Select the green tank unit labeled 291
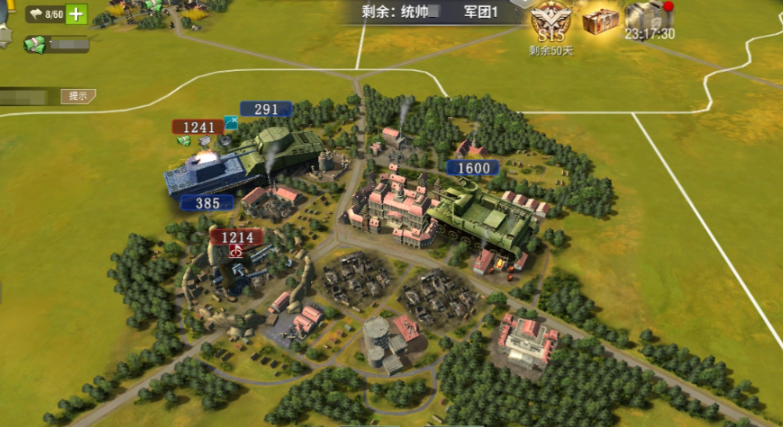Viewport: 783px width, 427px height. [x=288, y=146]
